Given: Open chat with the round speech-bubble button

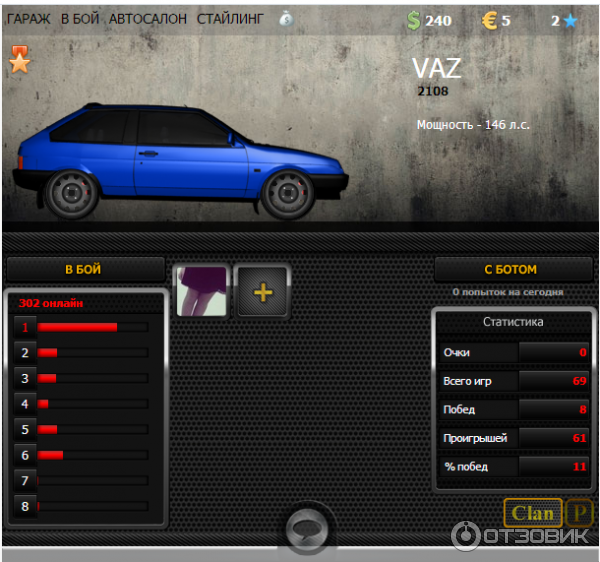Looking at the screenshot, I should [303, 530].
